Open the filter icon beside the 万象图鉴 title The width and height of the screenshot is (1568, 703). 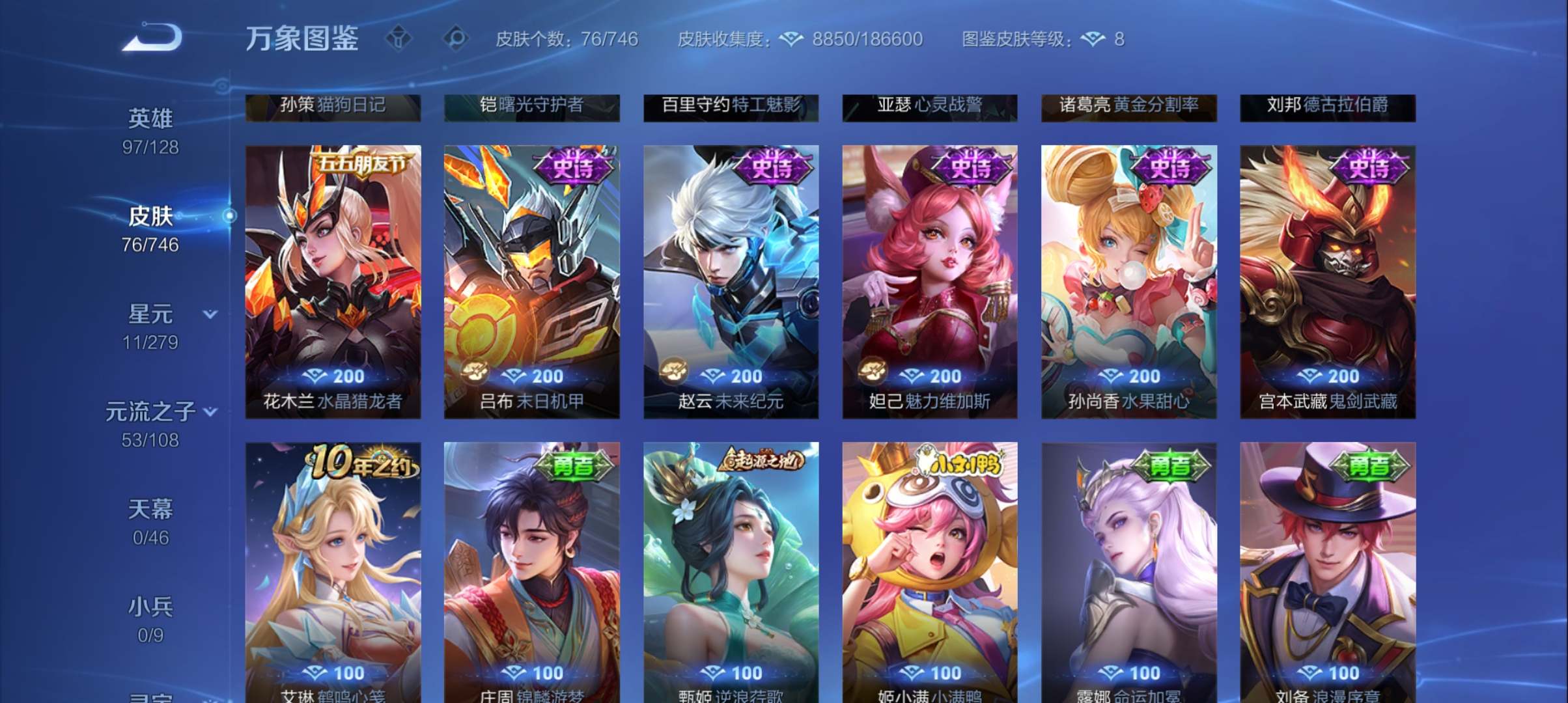[x=398, y=38]
